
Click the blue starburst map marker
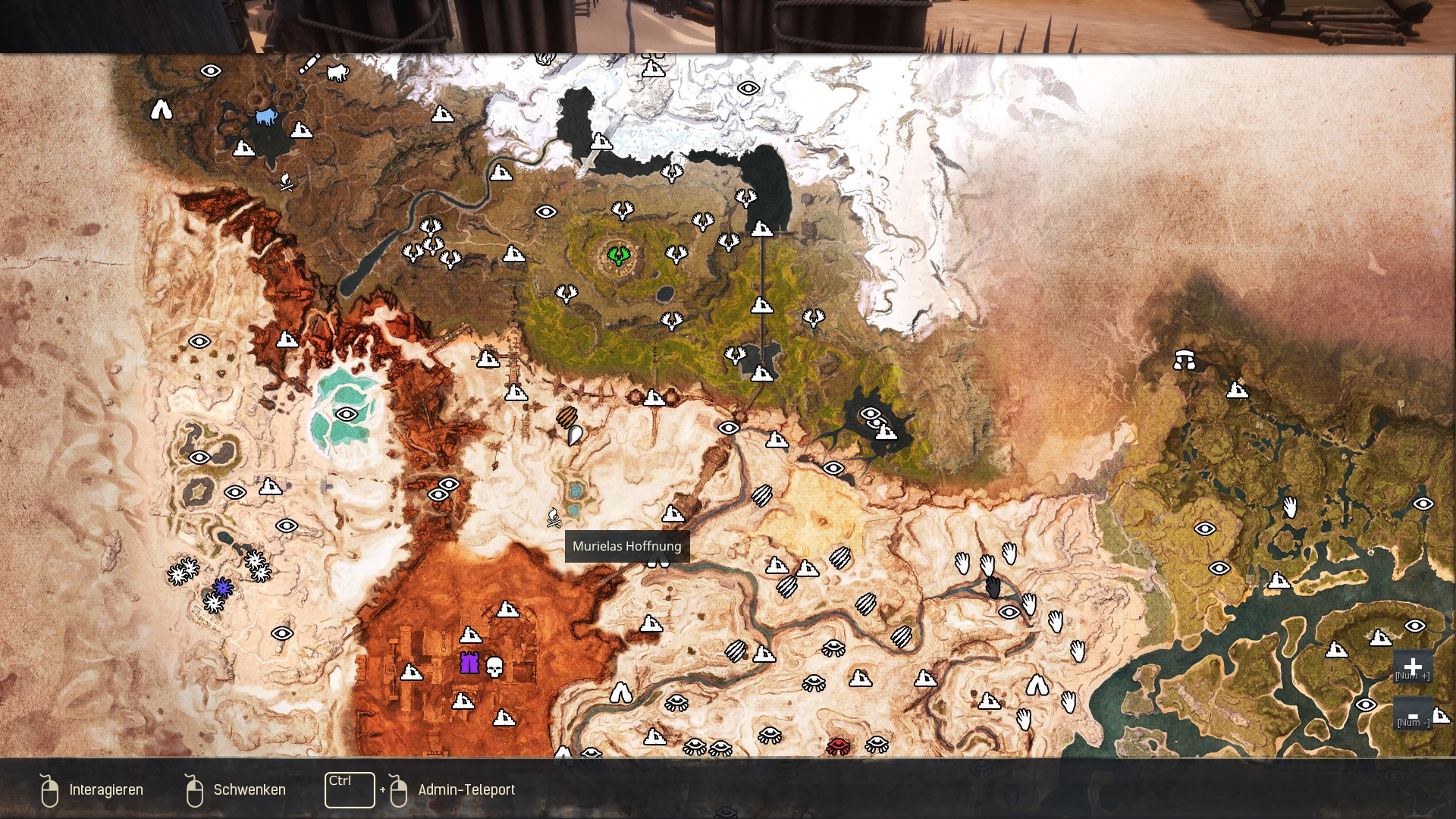(222, 587)
